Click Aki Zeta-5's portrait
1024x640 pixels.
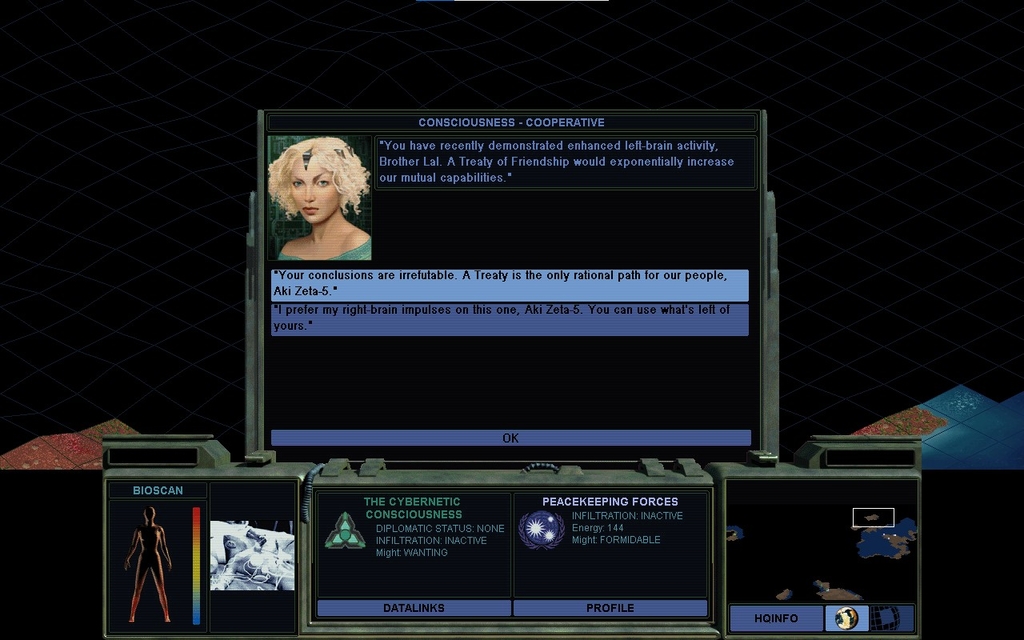(x=319, y=197)
